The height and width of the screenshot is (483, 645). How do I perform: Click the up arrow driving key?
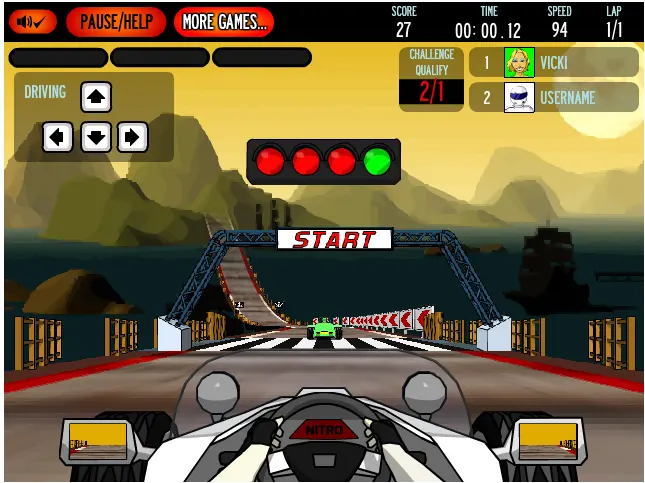click(96, 97)
